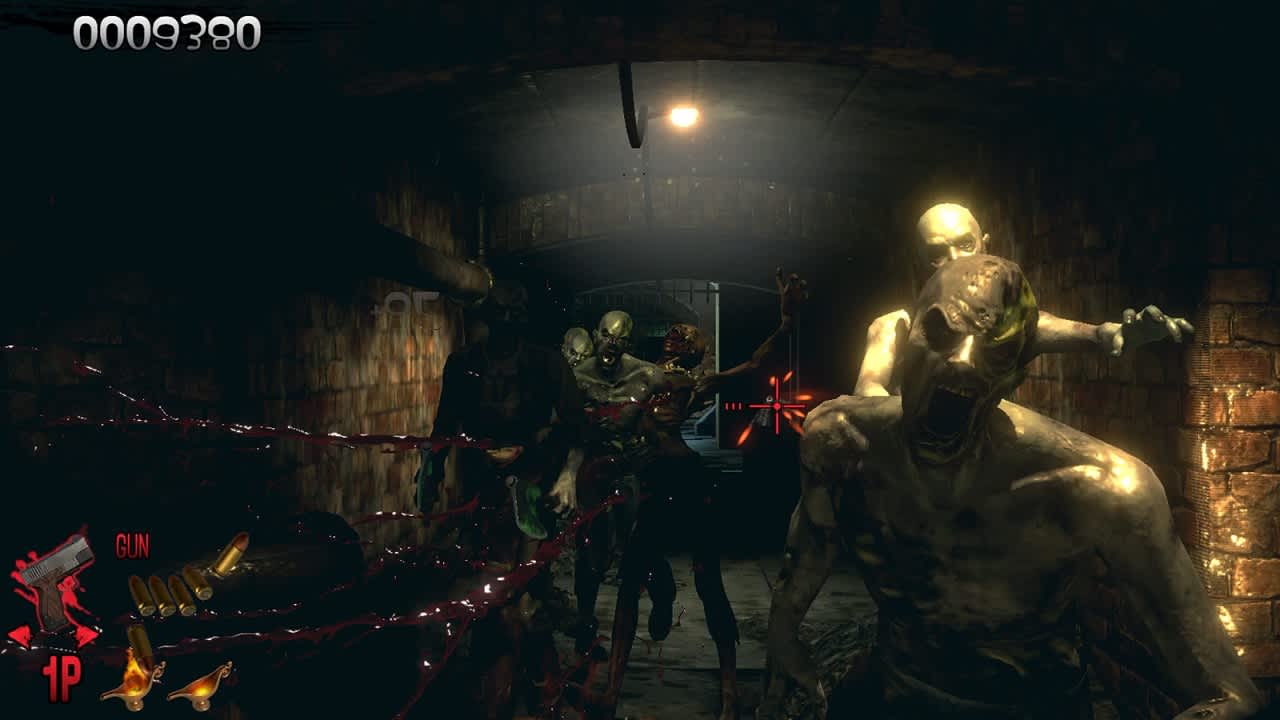This screenshot has width=1280, height=720.
Task: Click the left red weapon-switch arrow
Action: pos(21,634)
